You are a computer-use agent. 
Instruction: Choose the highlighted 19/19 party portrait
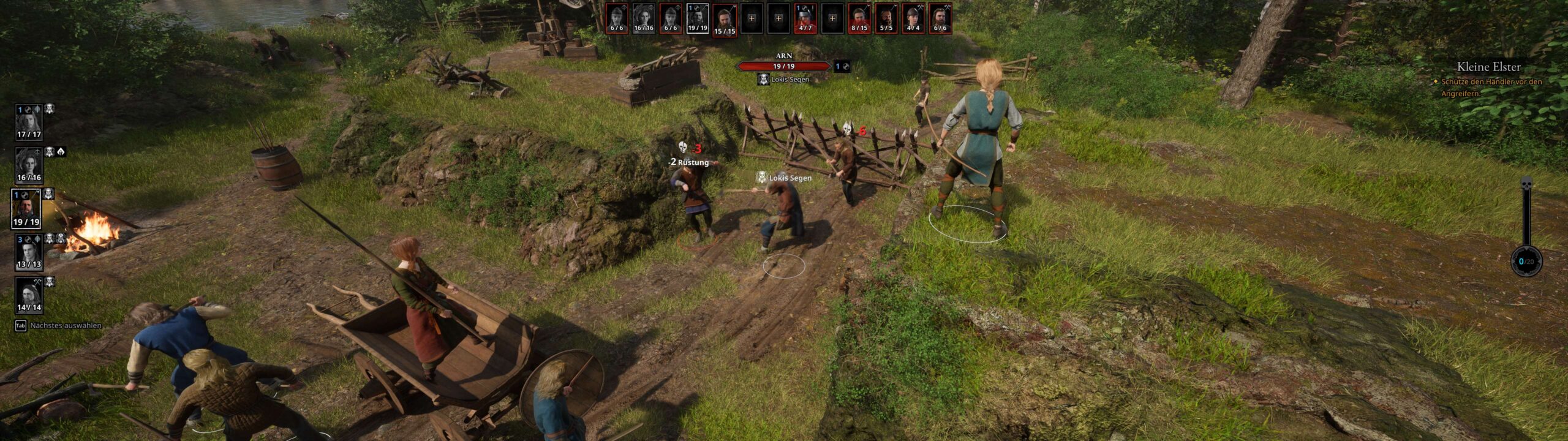tap(26, 208)
